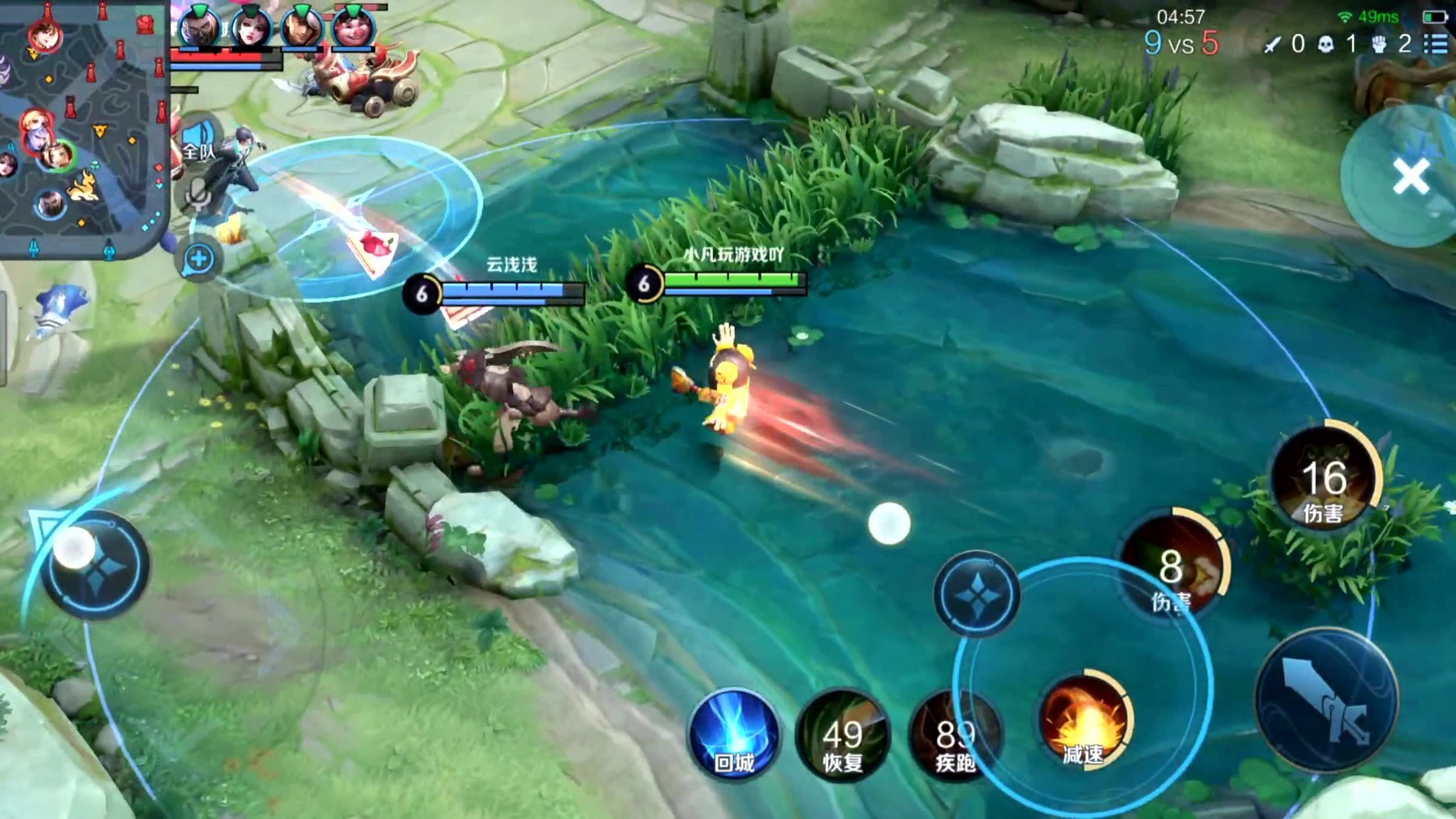
Task: Activate 回城 recall
Action: [x=735, y=735]
